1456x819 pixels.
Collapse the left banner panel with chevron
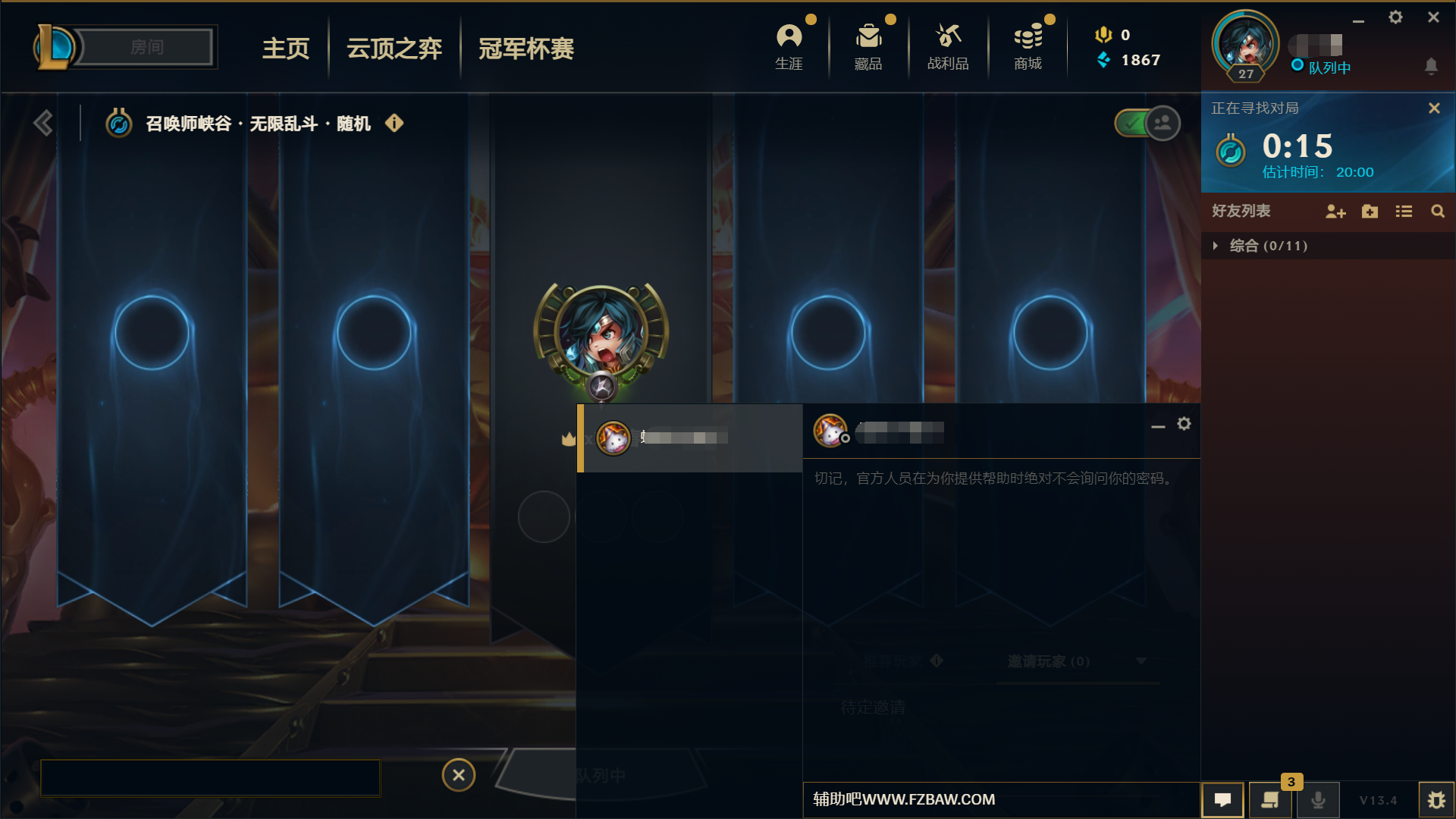pos(43,121)
